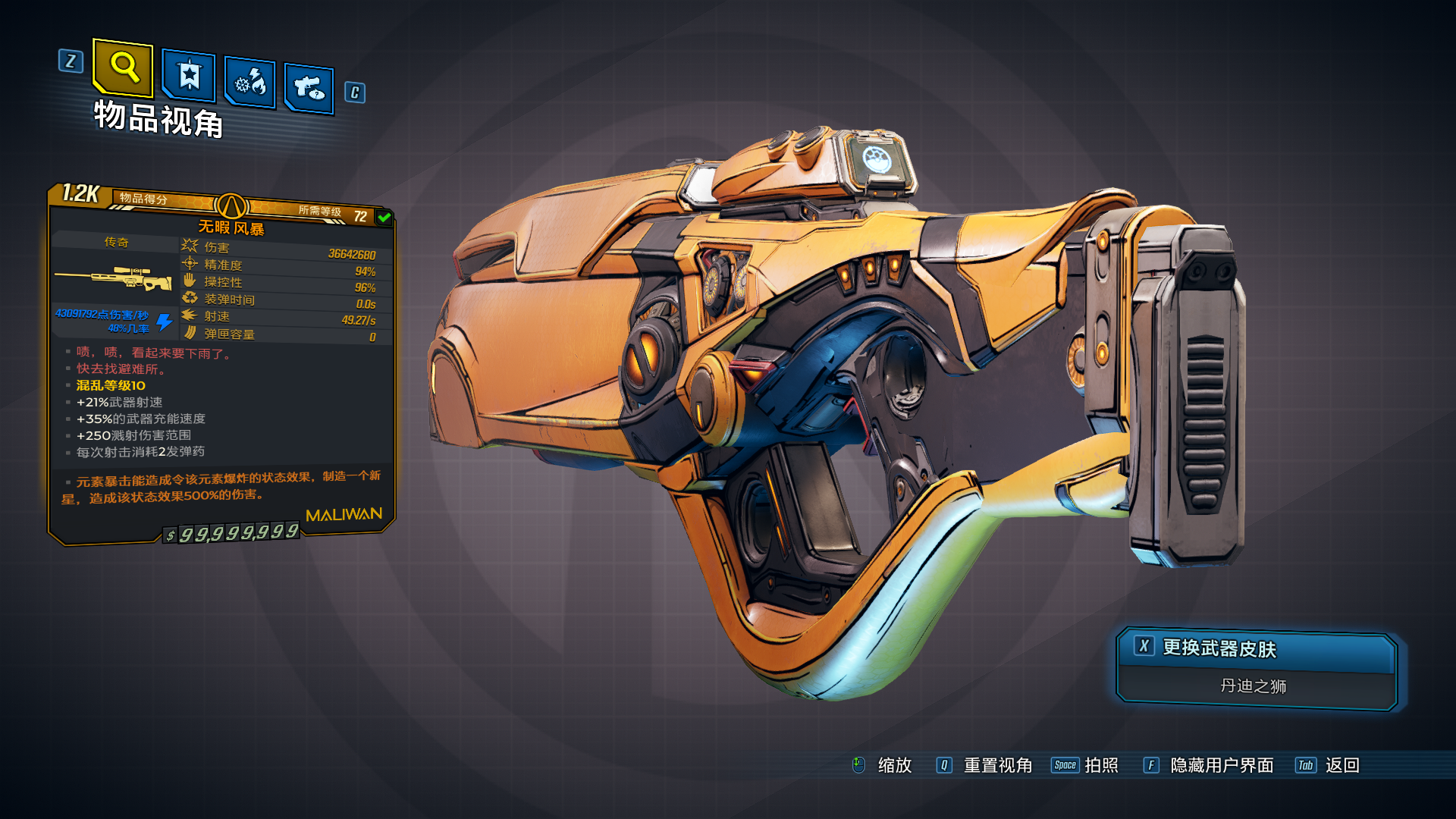Switch to the star badge tab

[189, 76]
